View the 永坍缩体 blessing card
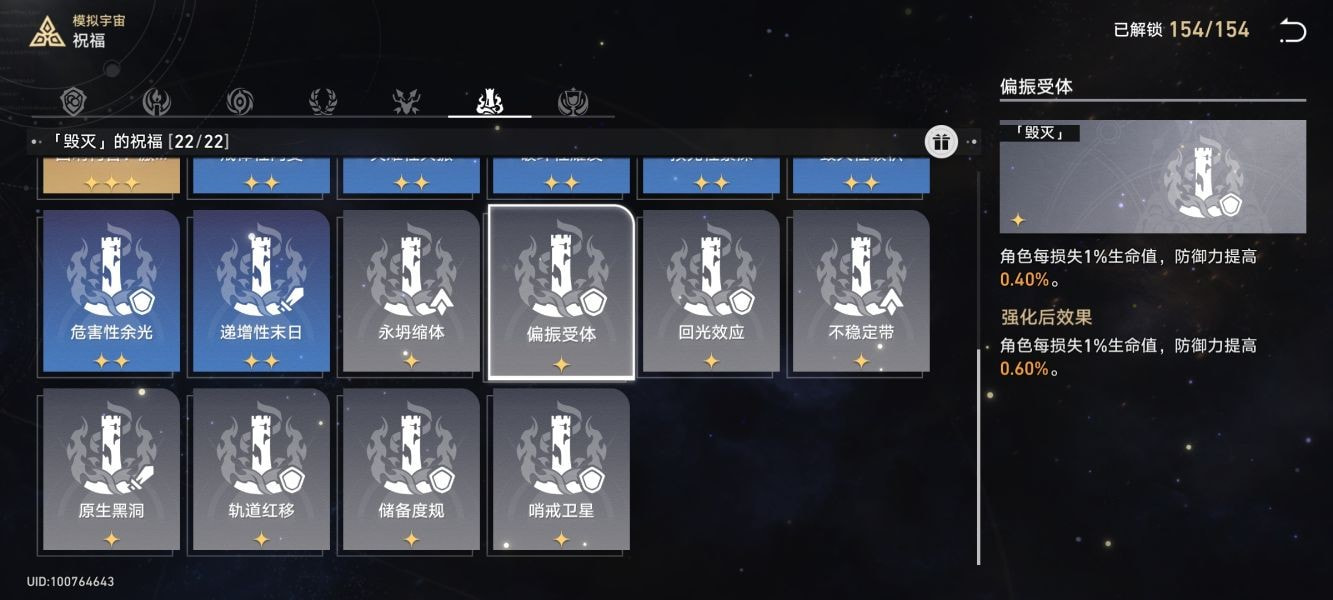Image resolution: width=1333 pixels, height=600 pixels. tap(411, 291)
